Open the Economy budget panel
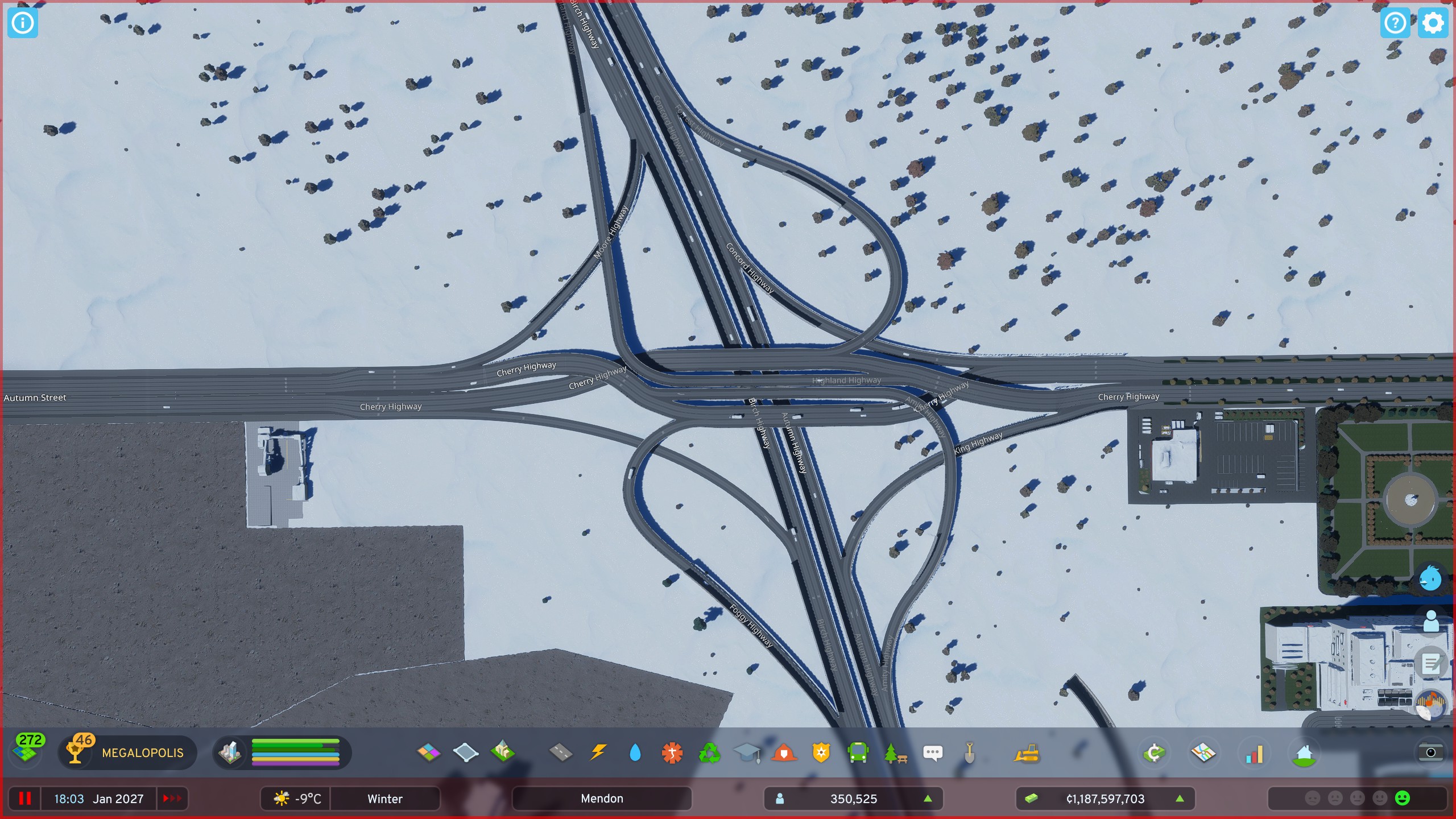 (1155, 753)
